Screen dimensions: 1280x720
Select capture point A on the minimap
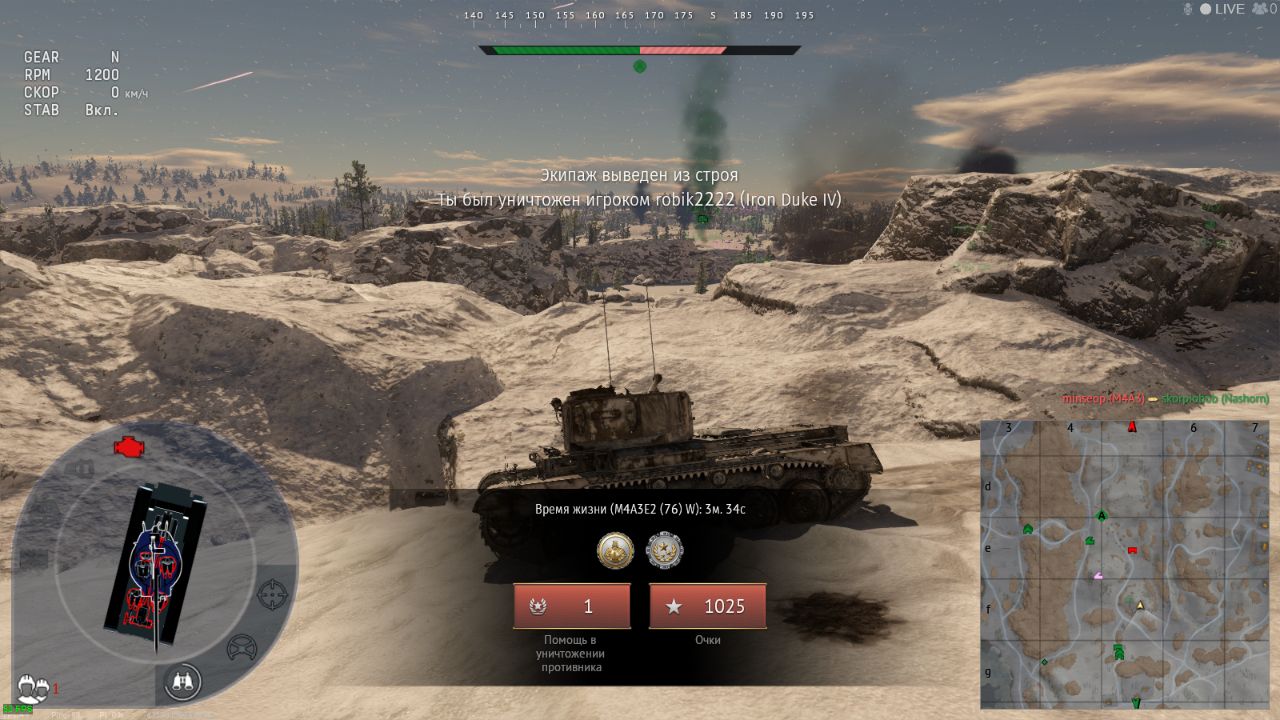(1102, 516)
